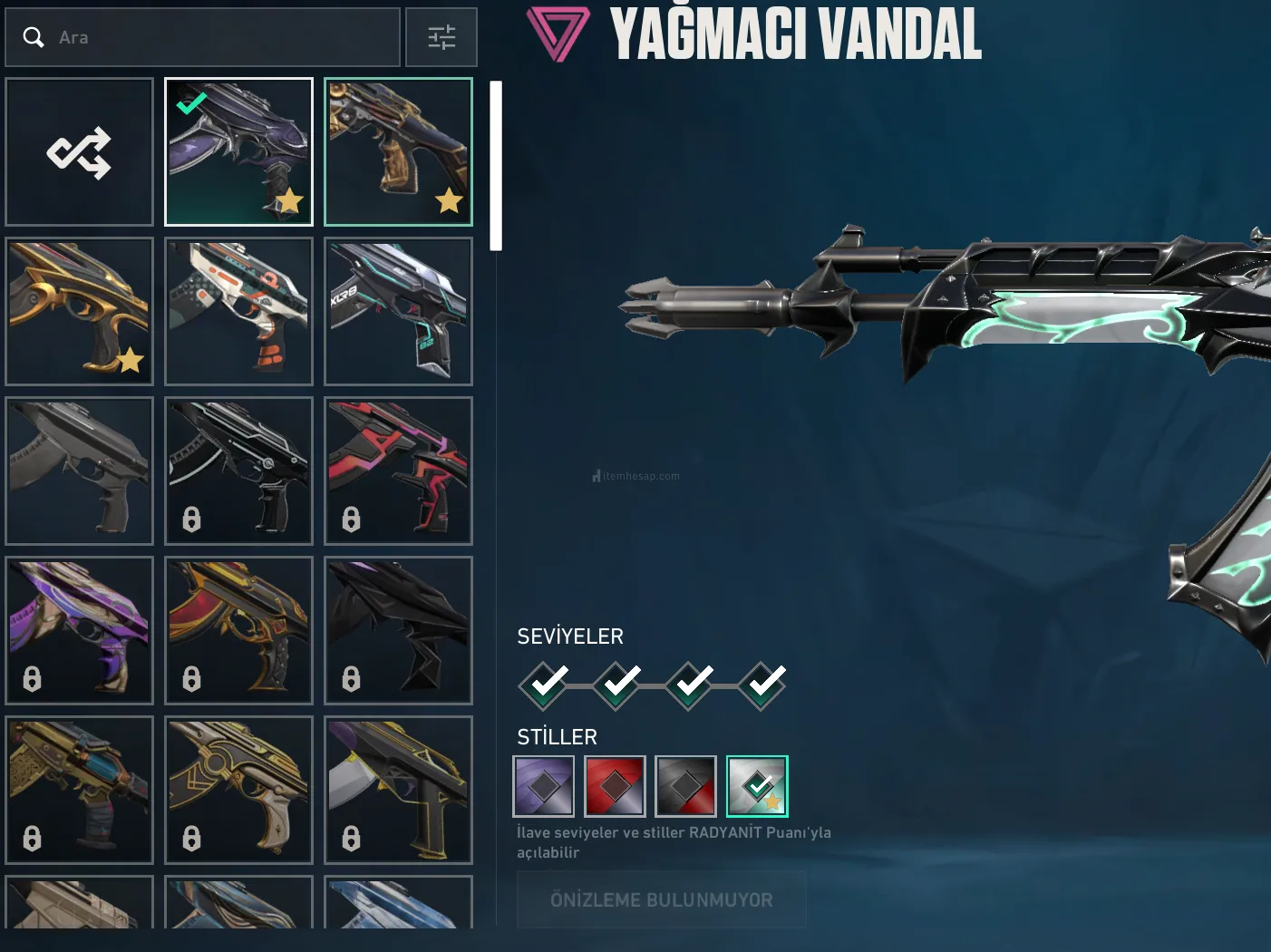Select the white-green favorited style variant
1271x952 pixels.
pyautogui.click(x=757, y=786)
